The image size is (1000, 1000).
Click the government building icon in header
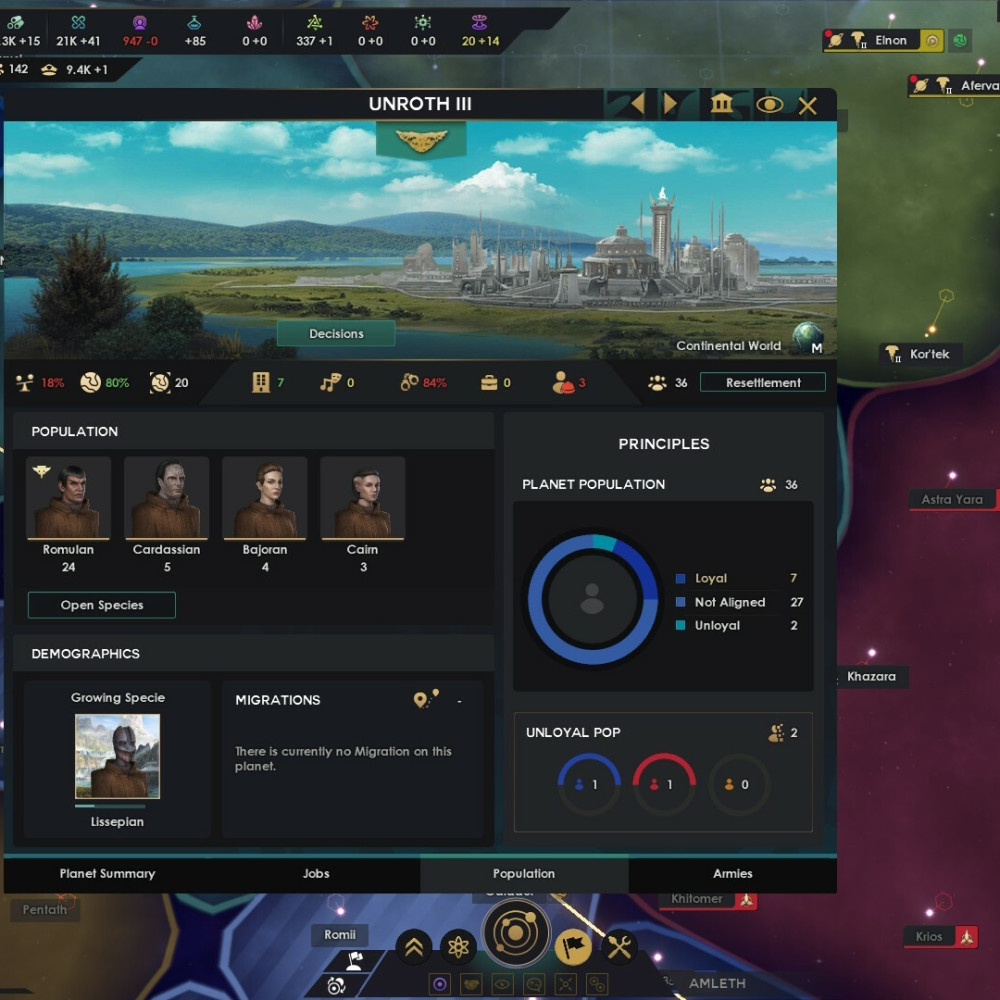click(x=722, y=104)
